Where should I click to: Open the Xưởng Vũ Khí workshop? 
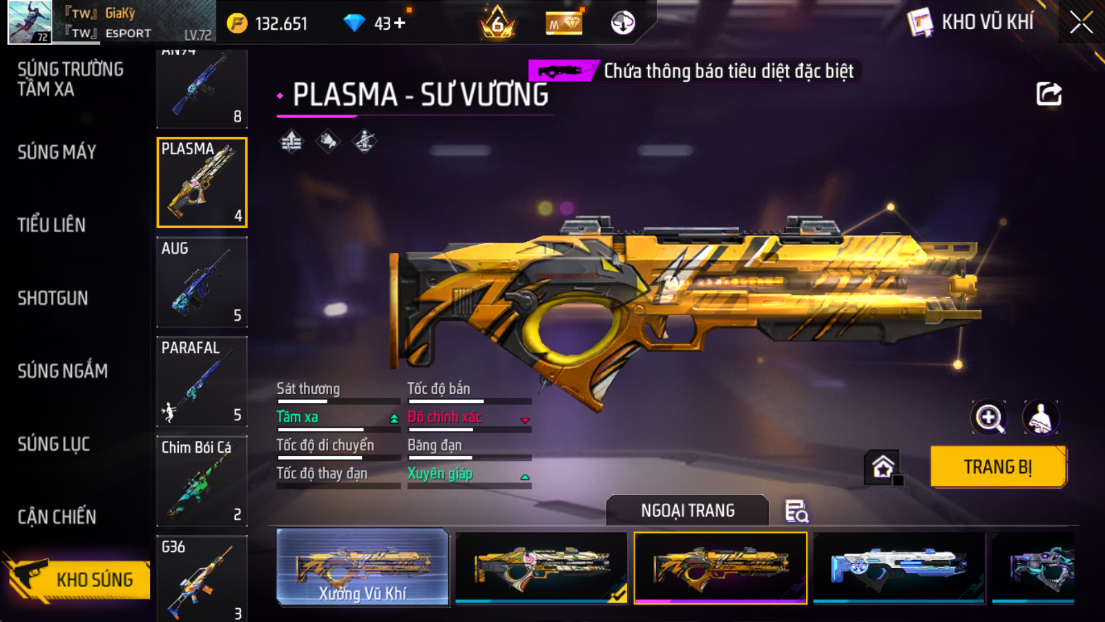coord(362,568)
